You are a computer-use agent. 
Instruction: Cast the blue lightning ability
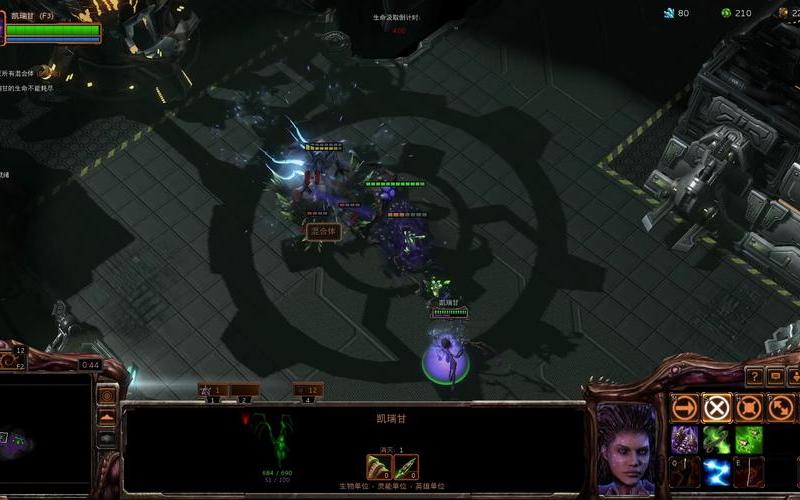[716, 471]
